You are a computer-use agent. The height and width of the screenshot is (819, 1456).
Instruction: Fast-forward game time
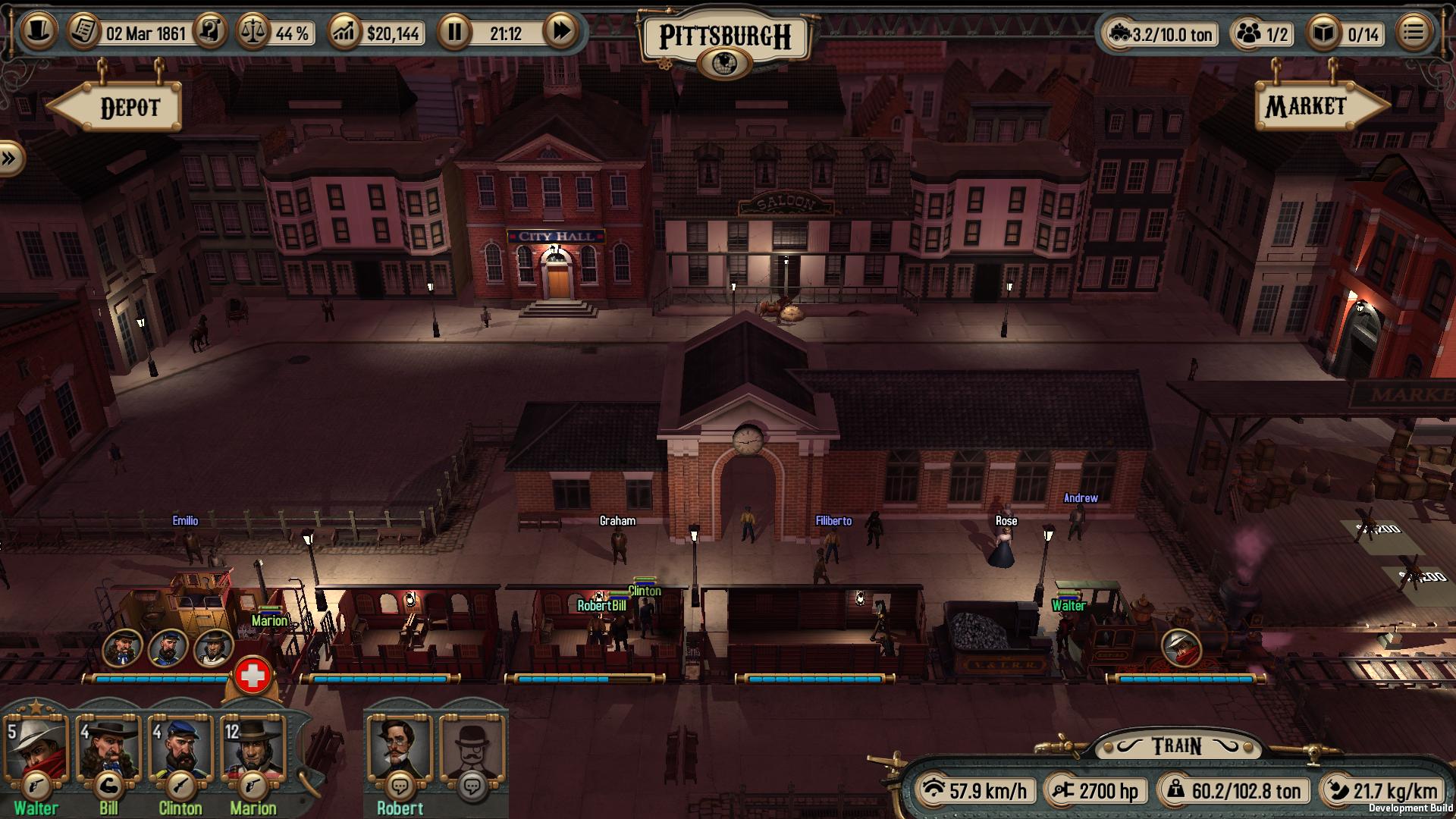(x=561, y=32)
